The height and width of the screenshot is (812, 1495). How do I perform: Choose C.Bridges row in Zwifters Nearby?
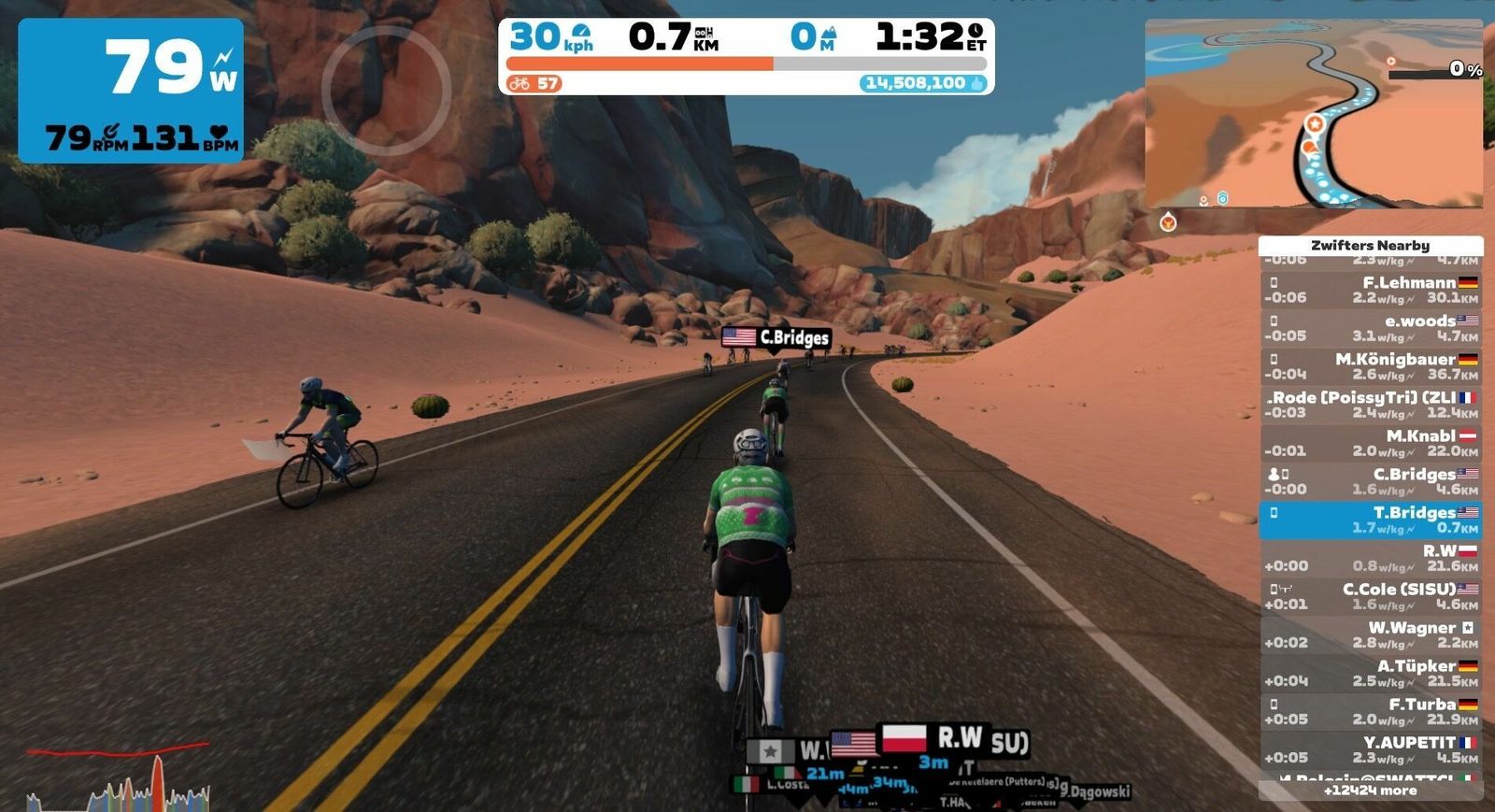click(1371, 481)
